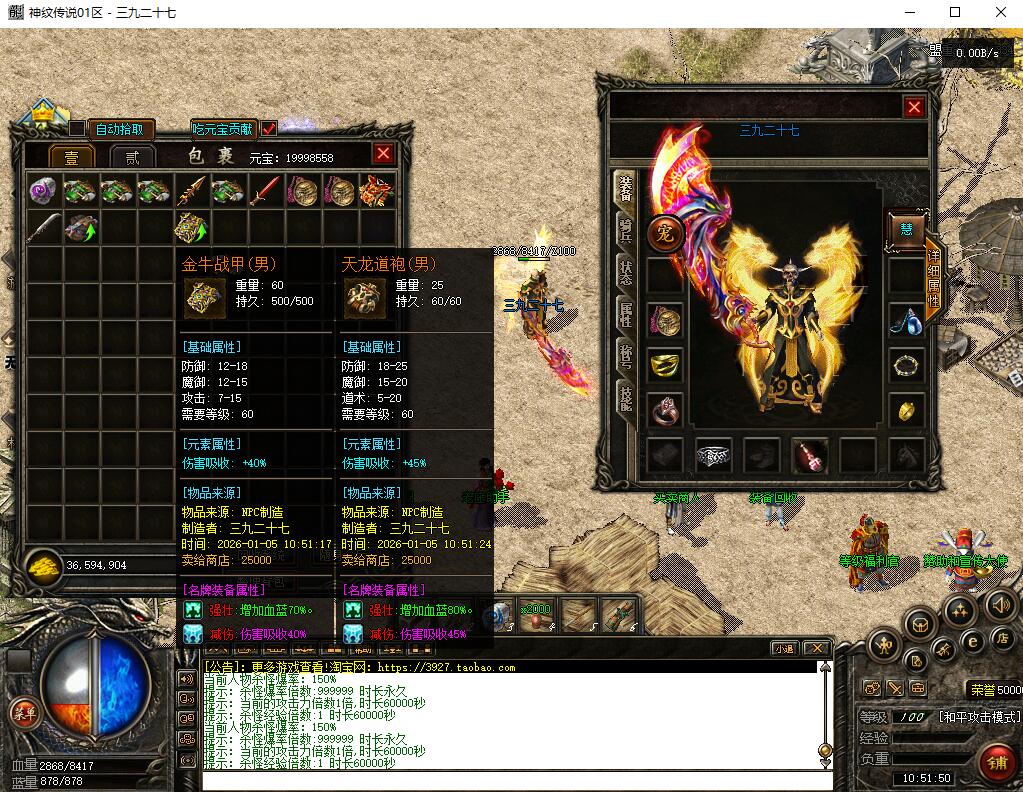Image resolution: width=1023 pixels, height=792 pixels.
Task: Switch to inventory page 贰
Action: point(132,156)
